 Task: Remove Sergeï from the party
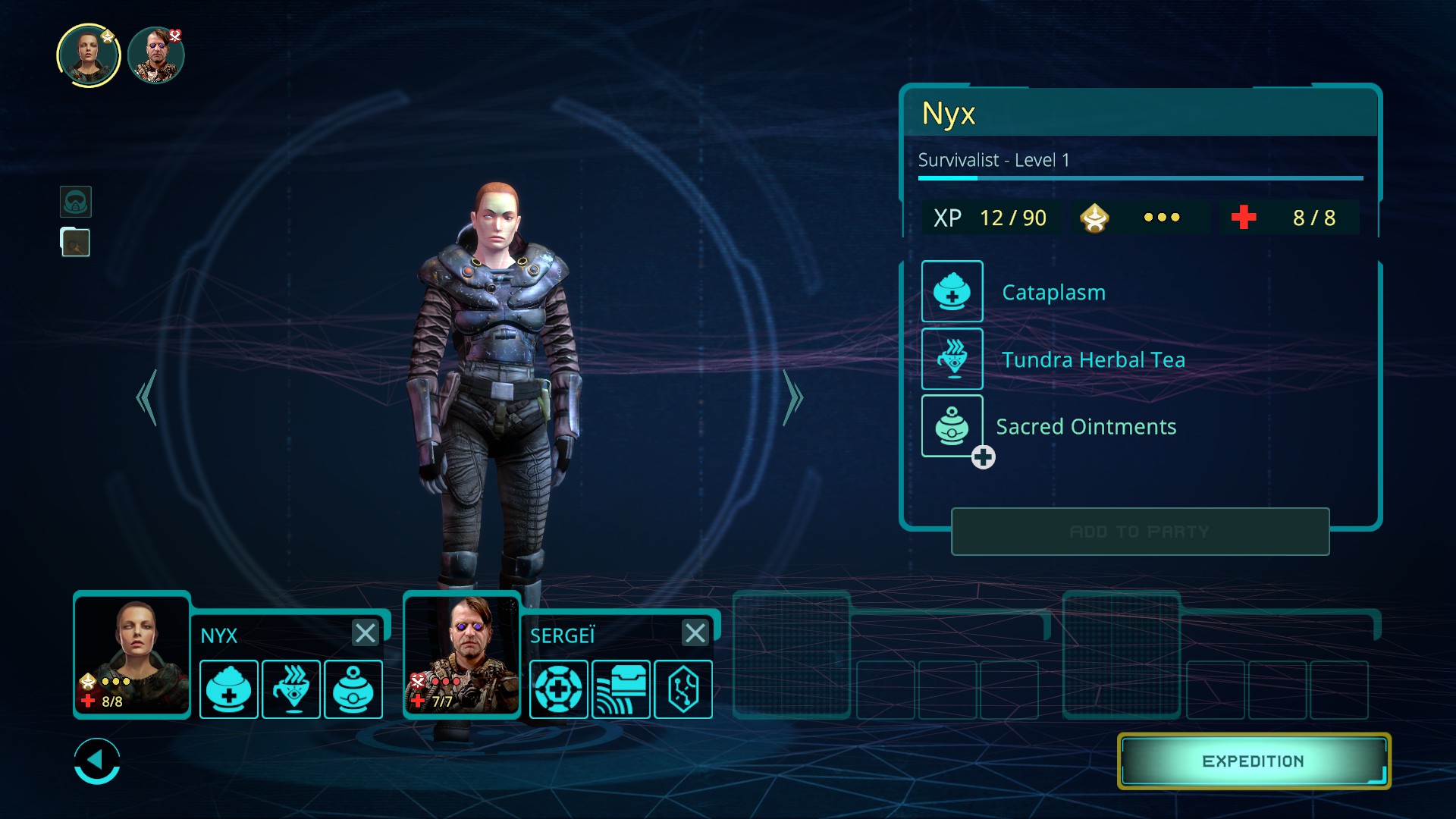pyautogui.click(x=695, y=632)
